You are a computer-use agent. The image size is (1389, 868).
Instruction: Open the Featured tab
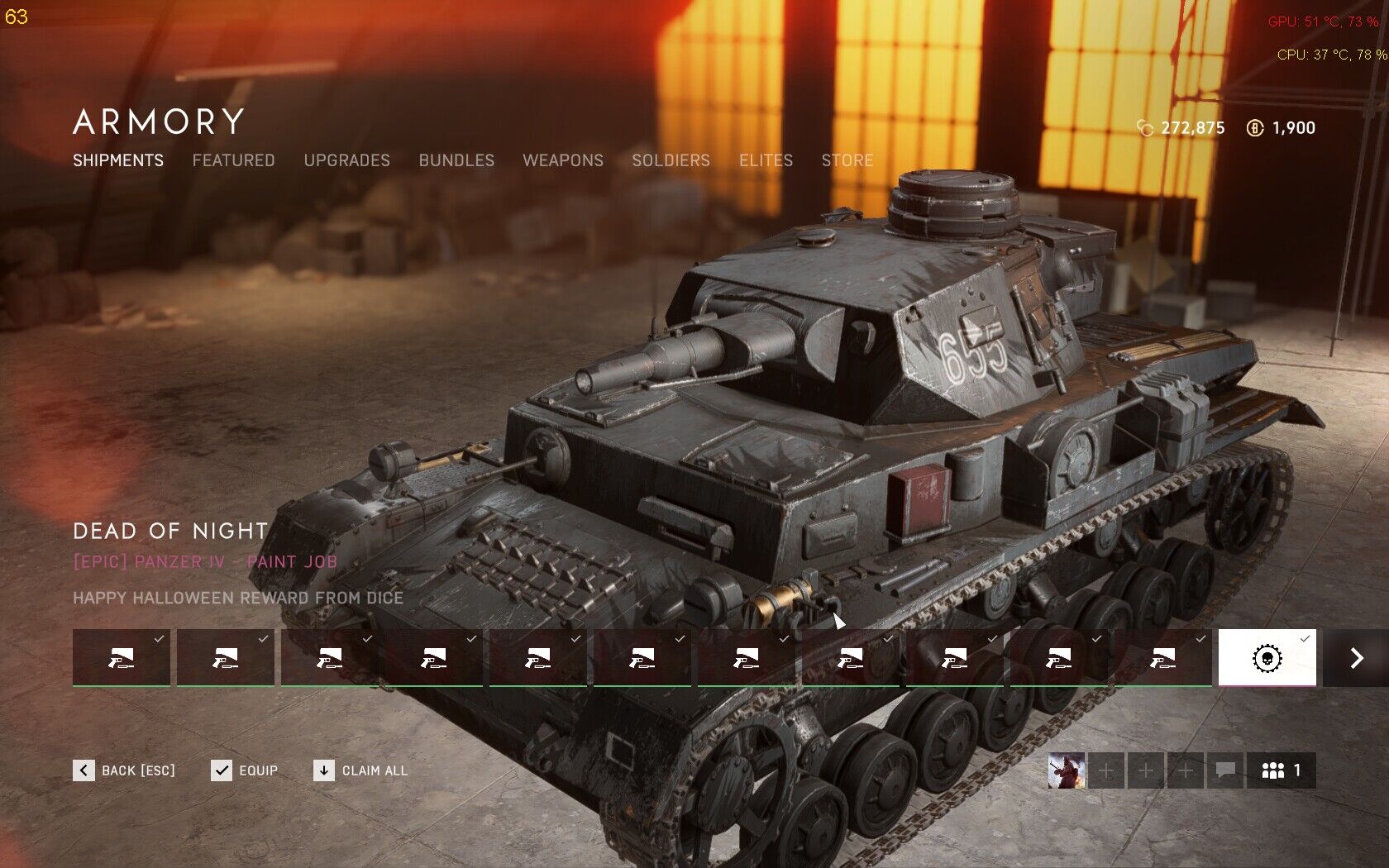click(233, 160)
